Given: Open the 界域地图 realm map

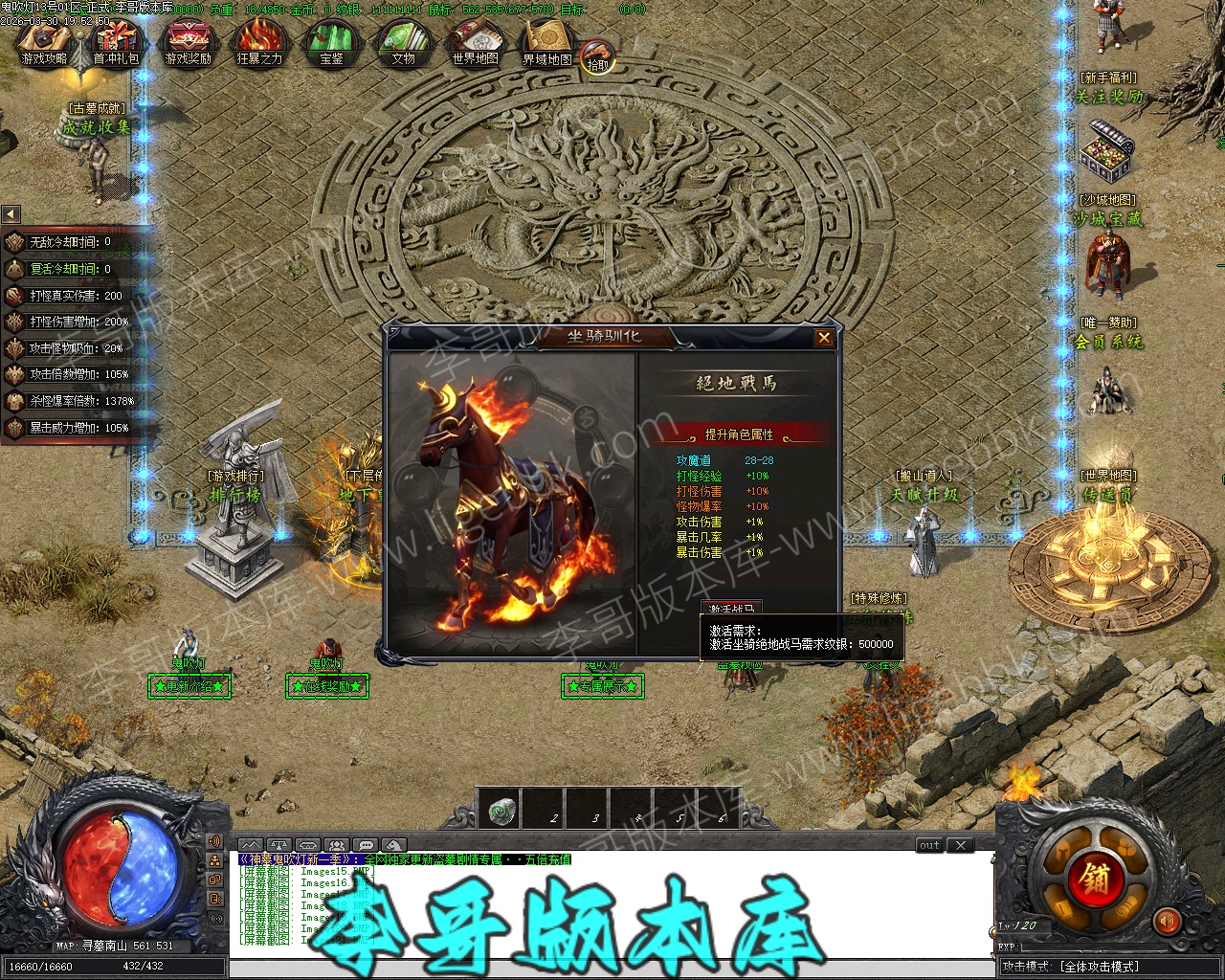Looking at the screenshot, I should (546, 44).
